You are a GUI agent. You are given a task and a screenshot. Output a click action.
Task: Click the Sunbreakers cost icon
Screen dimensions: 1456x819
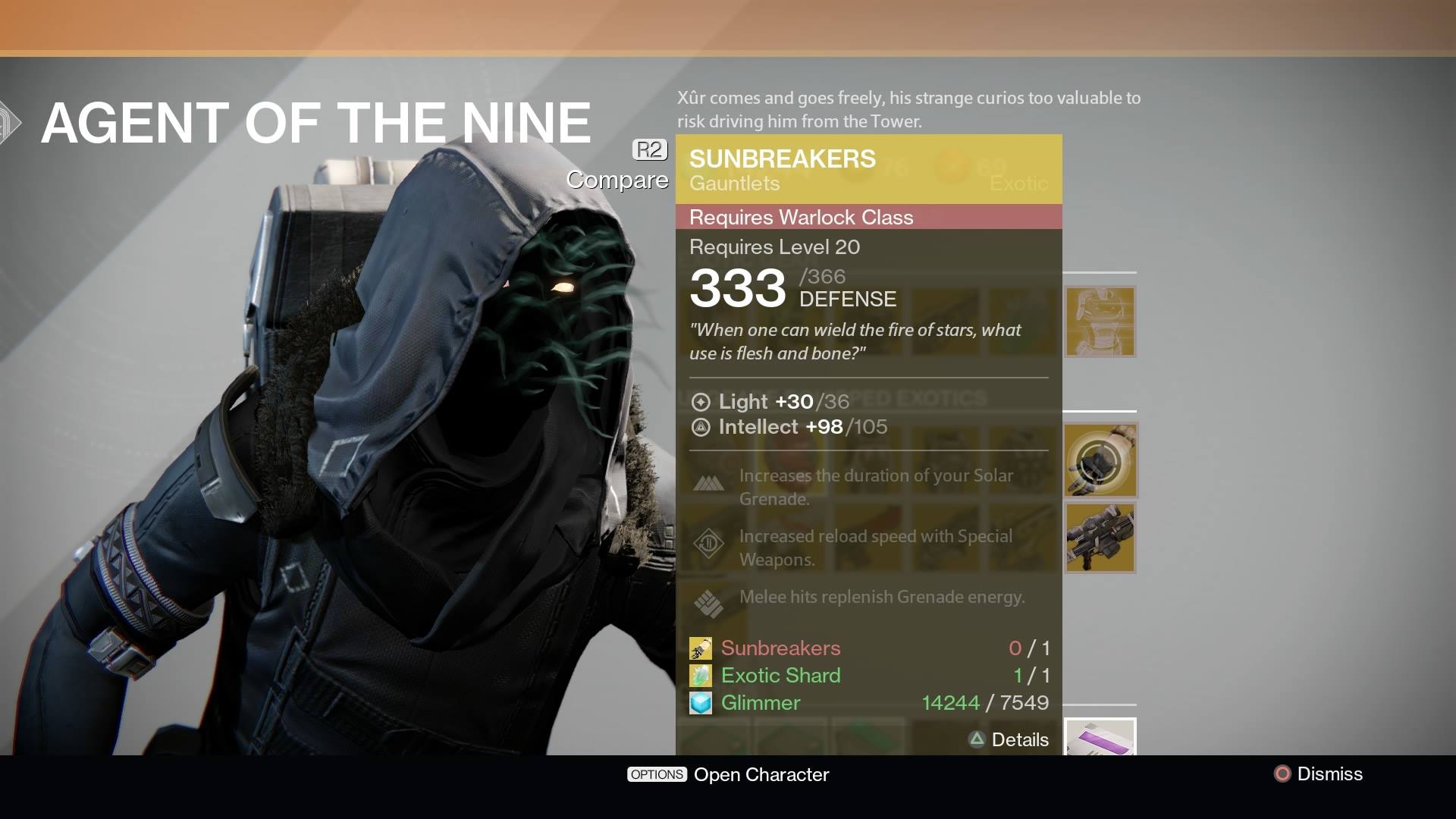pyautogui.click(x=701, y=648)
